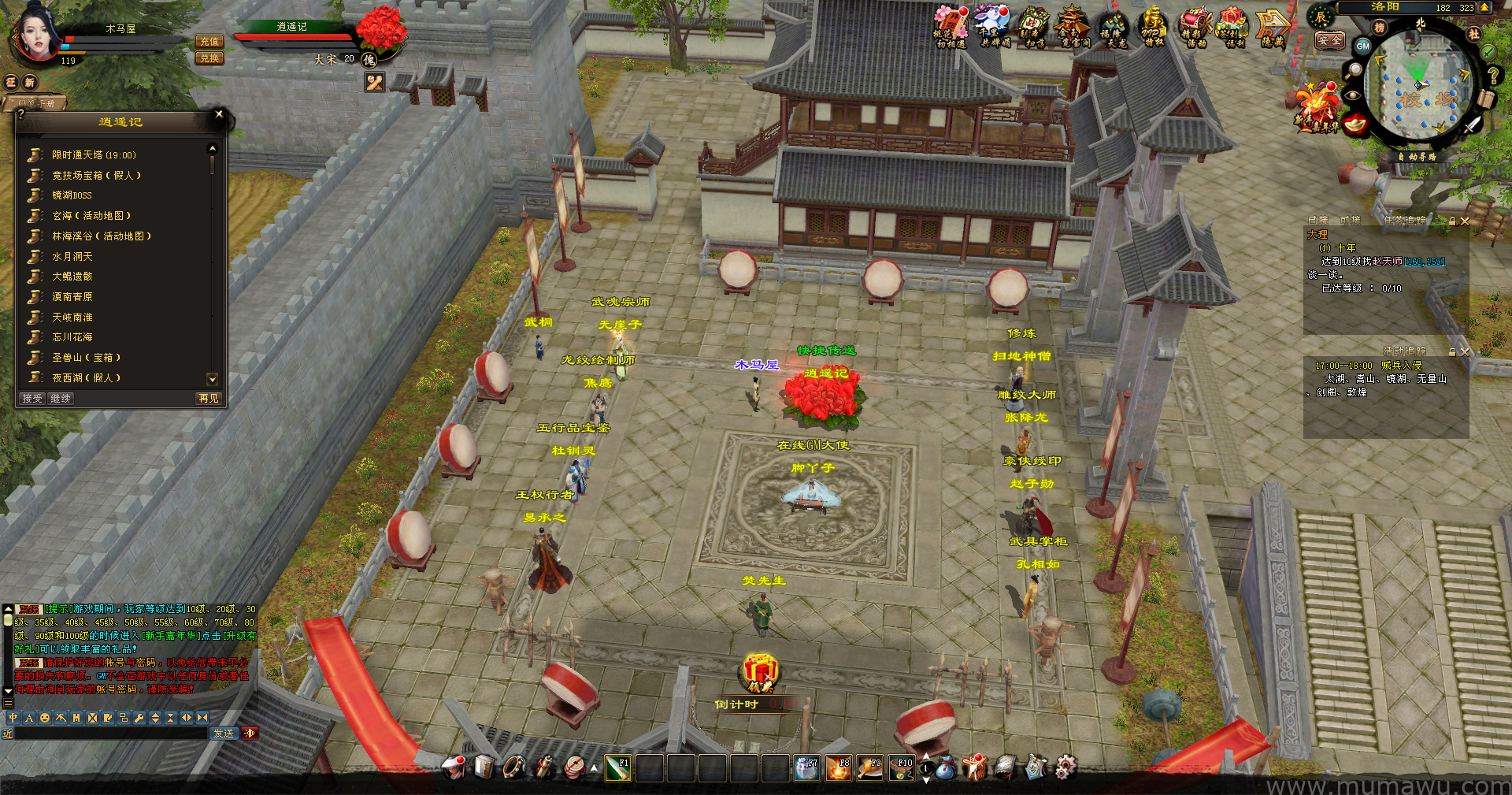Image resolution: width=1512 pixels, height=795 pixels.
Task: Open the 充值 recharge button
Action: pos(209,42)
